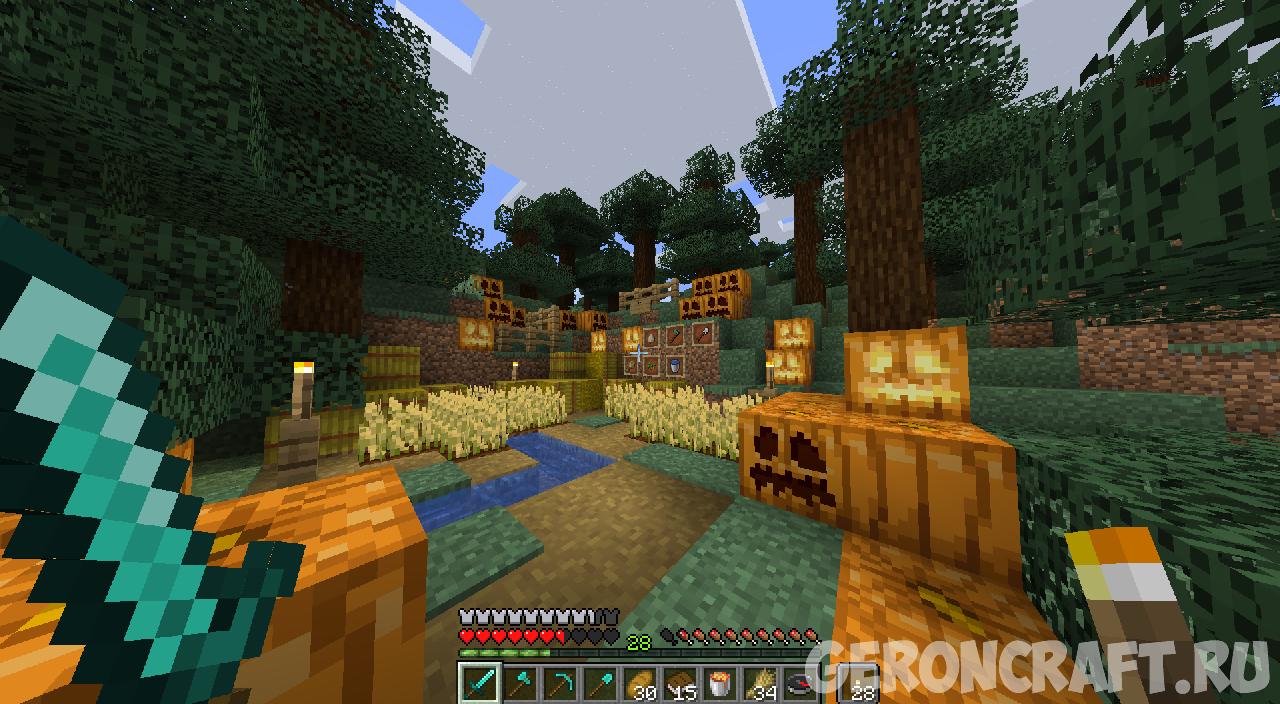The image size is (1280, 704).
Task: Switch to the diamond shovel slot
Action: (598, 683)
